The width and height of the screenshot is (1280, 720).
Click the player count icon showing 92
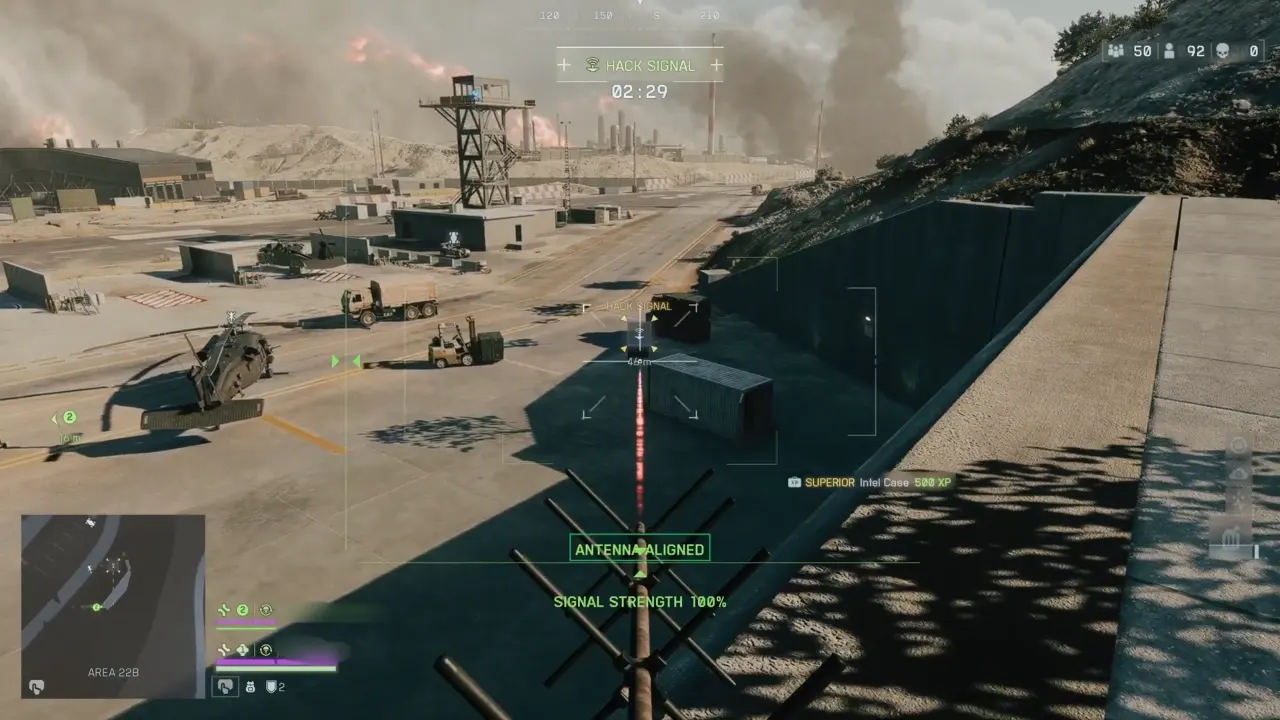click(x=1170, y=50)
